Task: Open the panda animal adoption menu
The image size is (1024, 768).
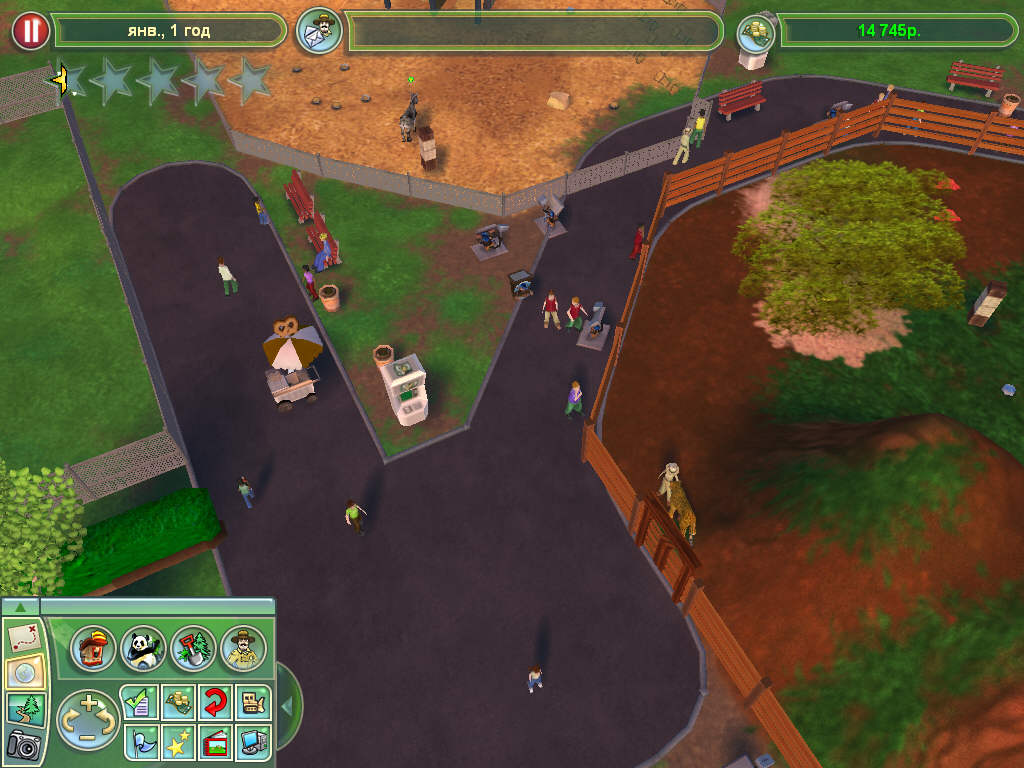Action: tap(143, 649)
